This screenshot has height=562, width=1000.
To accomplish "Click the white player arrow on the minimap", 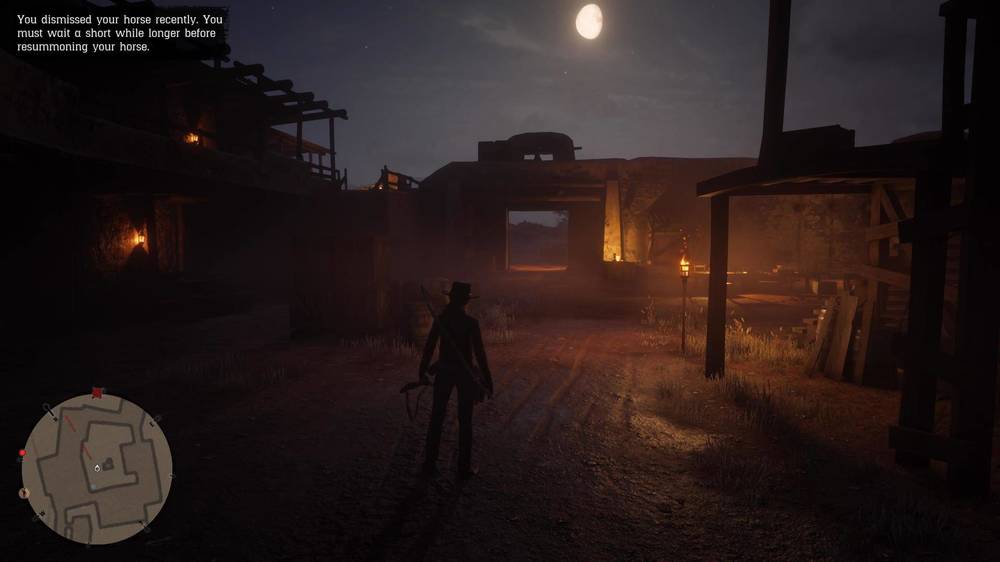I will (x=97, y=467).
